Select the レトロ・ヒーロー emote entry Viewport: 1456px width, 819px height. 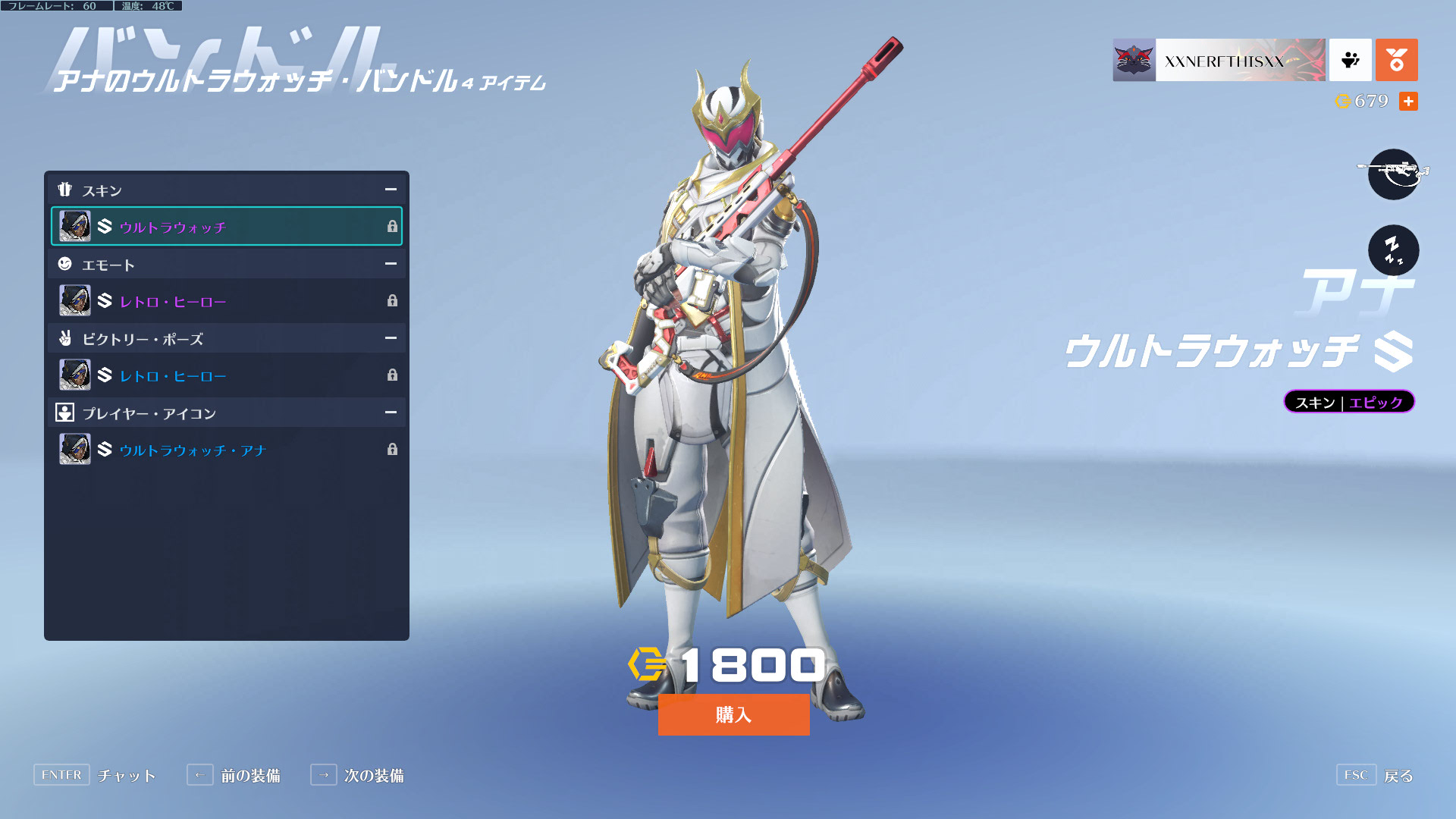pos(226,301)
